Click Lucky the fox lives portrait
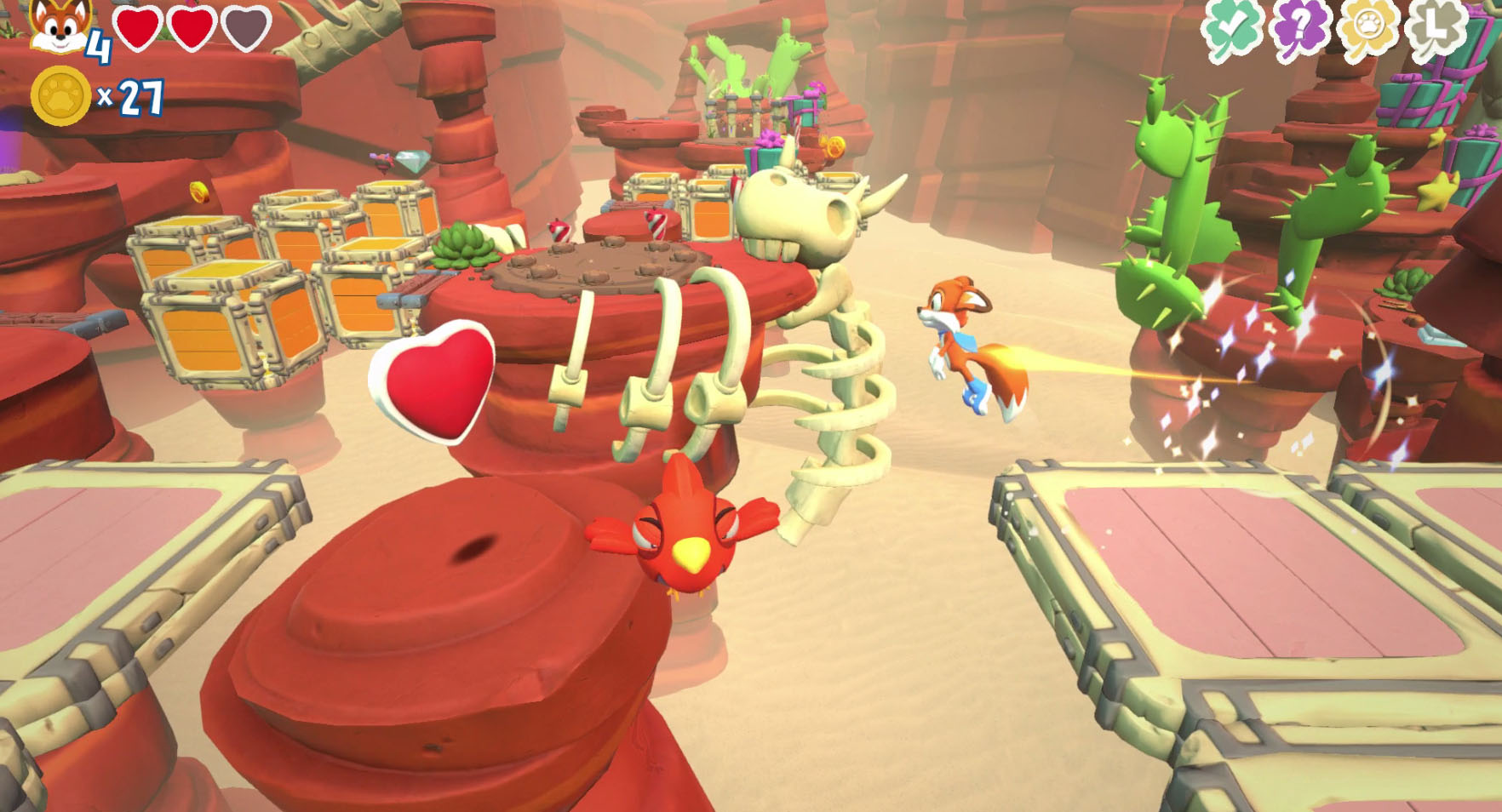This screenshot has height=812, width=1502. 63,27
